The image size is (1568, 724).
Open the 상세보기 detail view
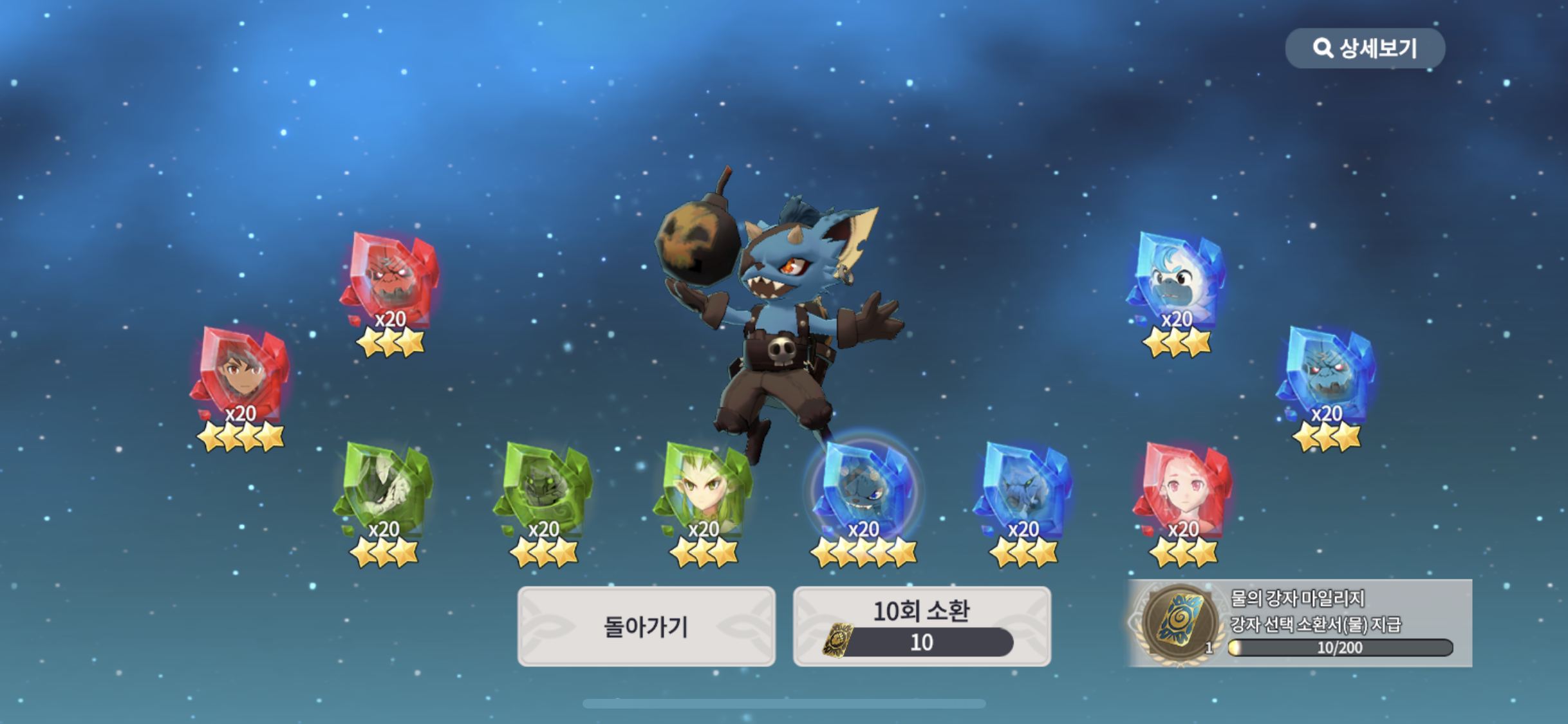coord(1365,48)
